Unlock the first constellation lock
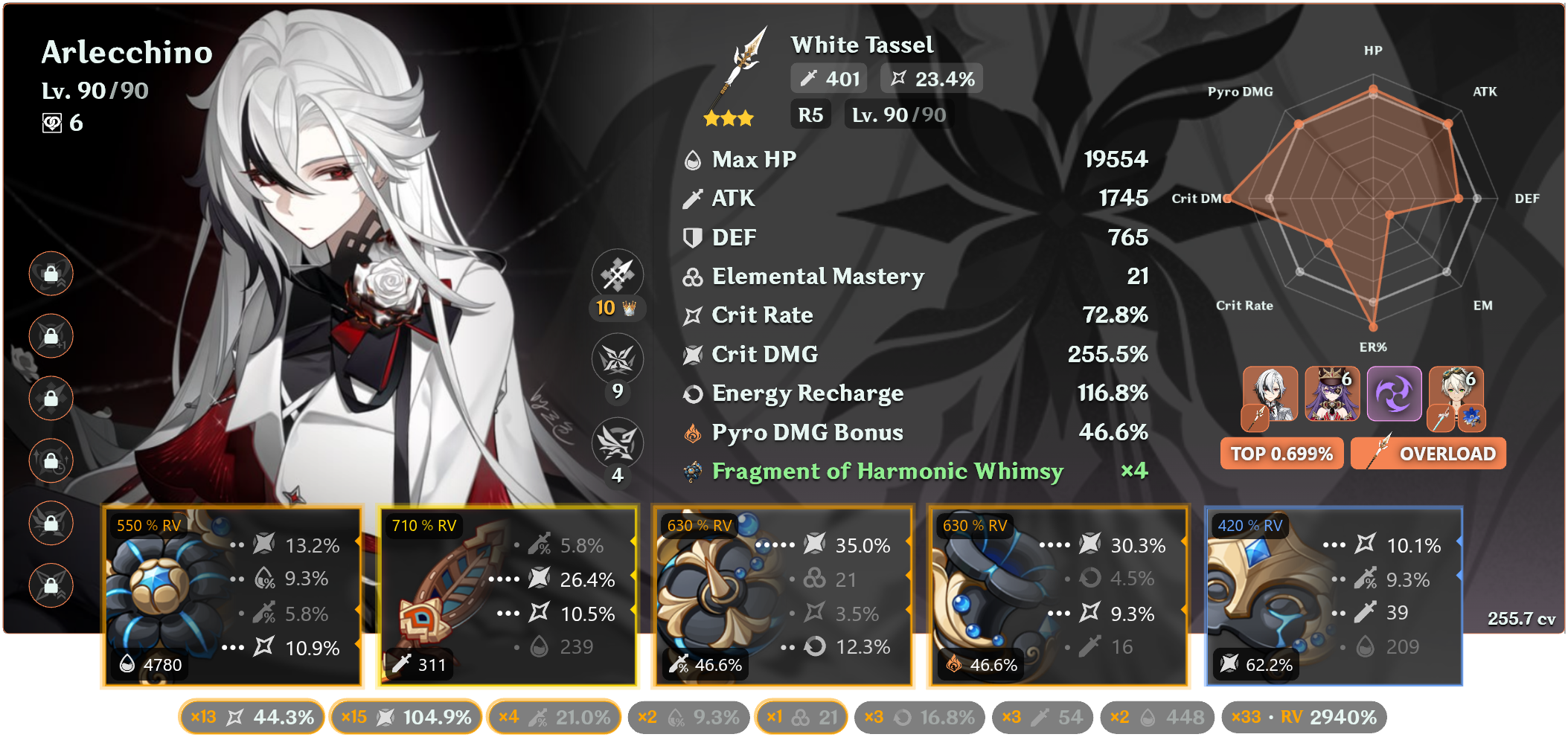Viewport: 1568px width, 740px height. point(51,274)
